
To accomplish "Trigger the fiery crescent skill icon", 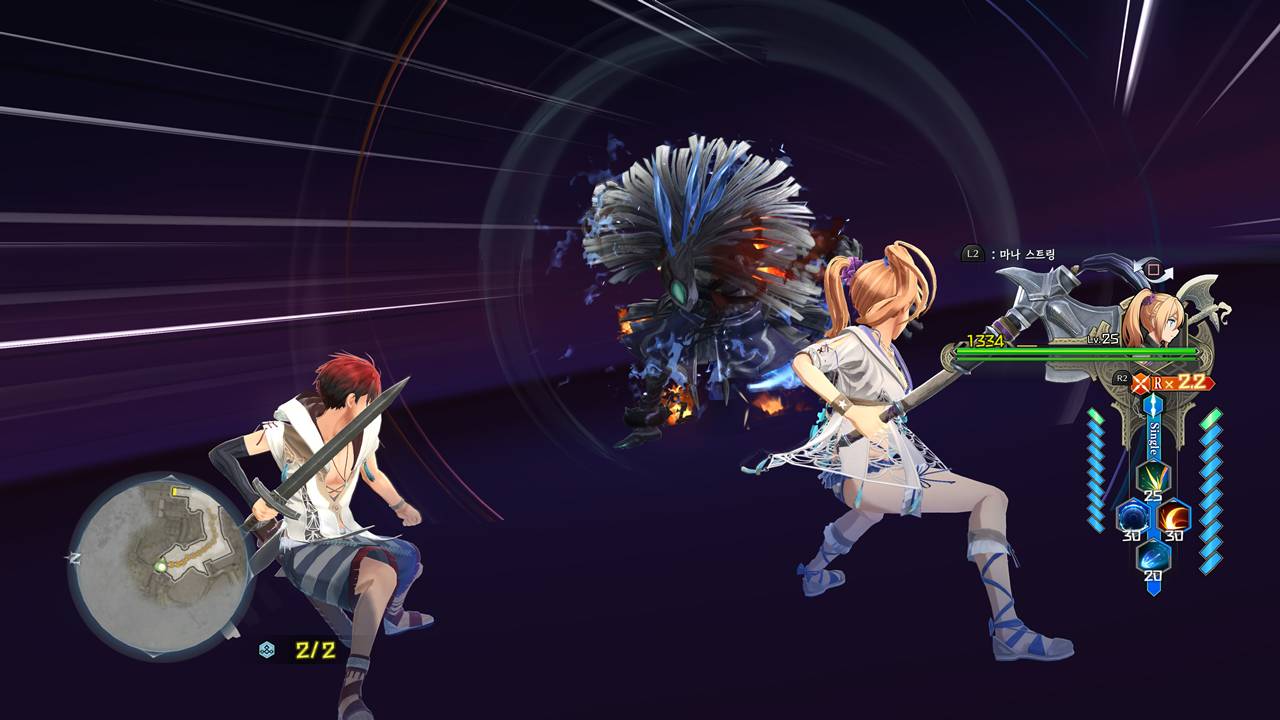I will click(x=1172, y=516).
